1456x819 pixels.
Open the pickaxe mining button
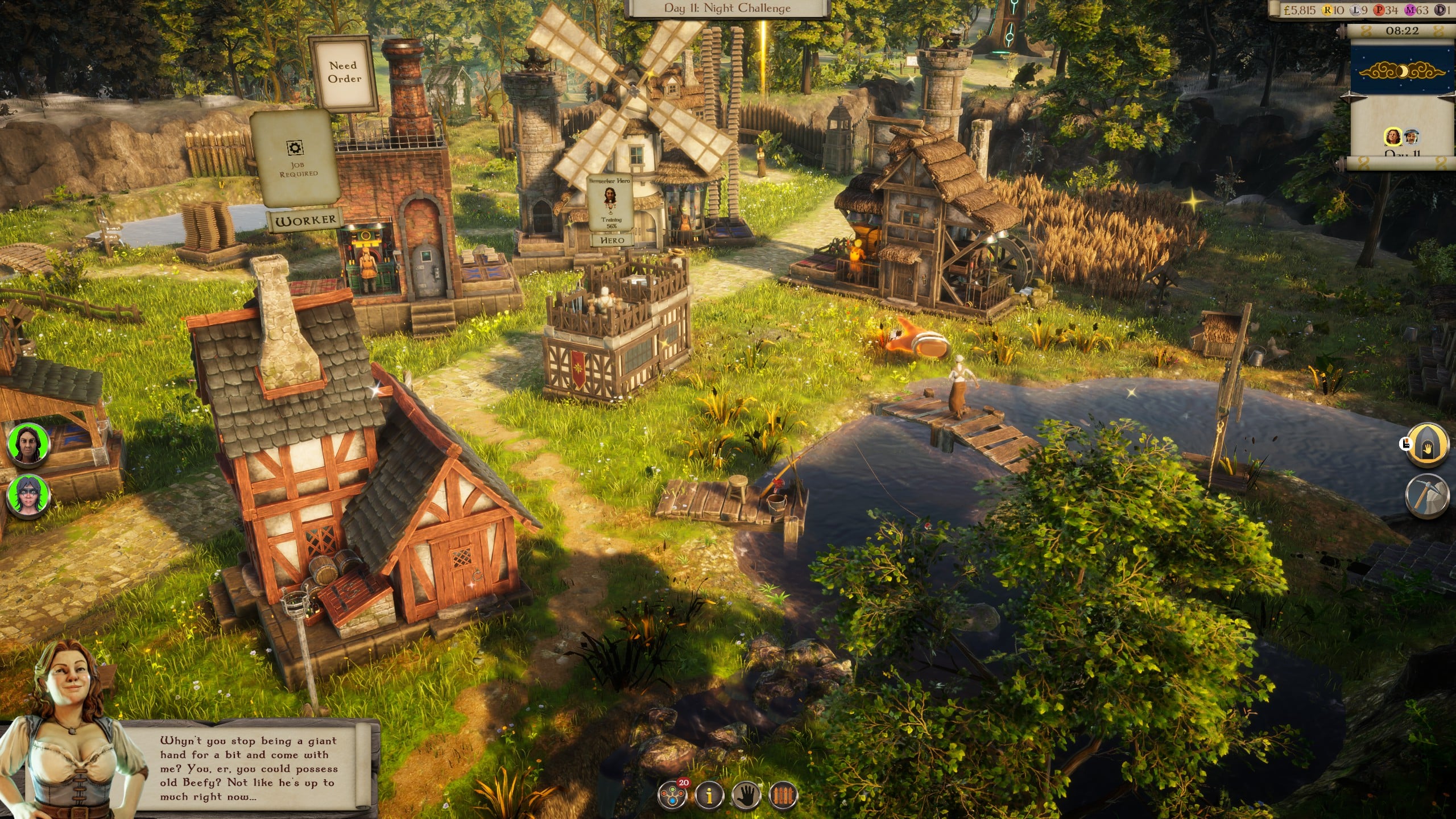coord(1427,496)
